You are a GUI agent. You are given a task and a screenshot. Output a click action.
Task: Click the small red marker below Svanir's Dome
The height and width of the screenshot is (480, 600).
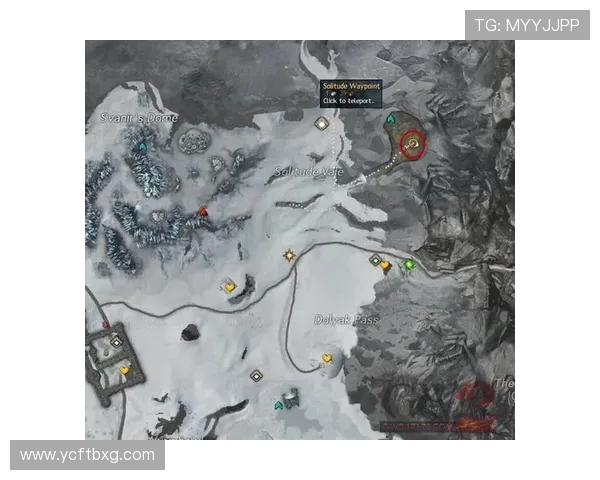tap(203, 211)
